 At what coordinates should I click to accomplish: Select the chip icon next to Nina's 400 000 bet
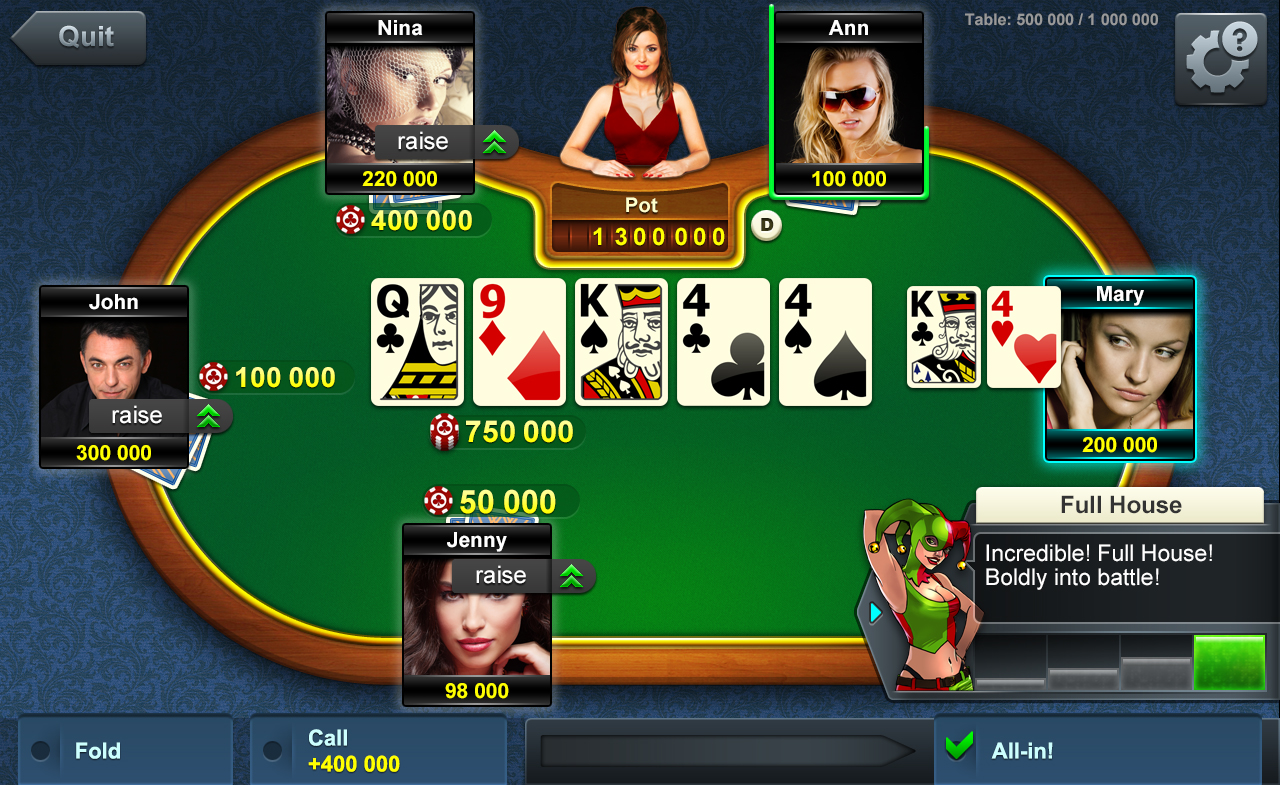click(x=350, y=220)
